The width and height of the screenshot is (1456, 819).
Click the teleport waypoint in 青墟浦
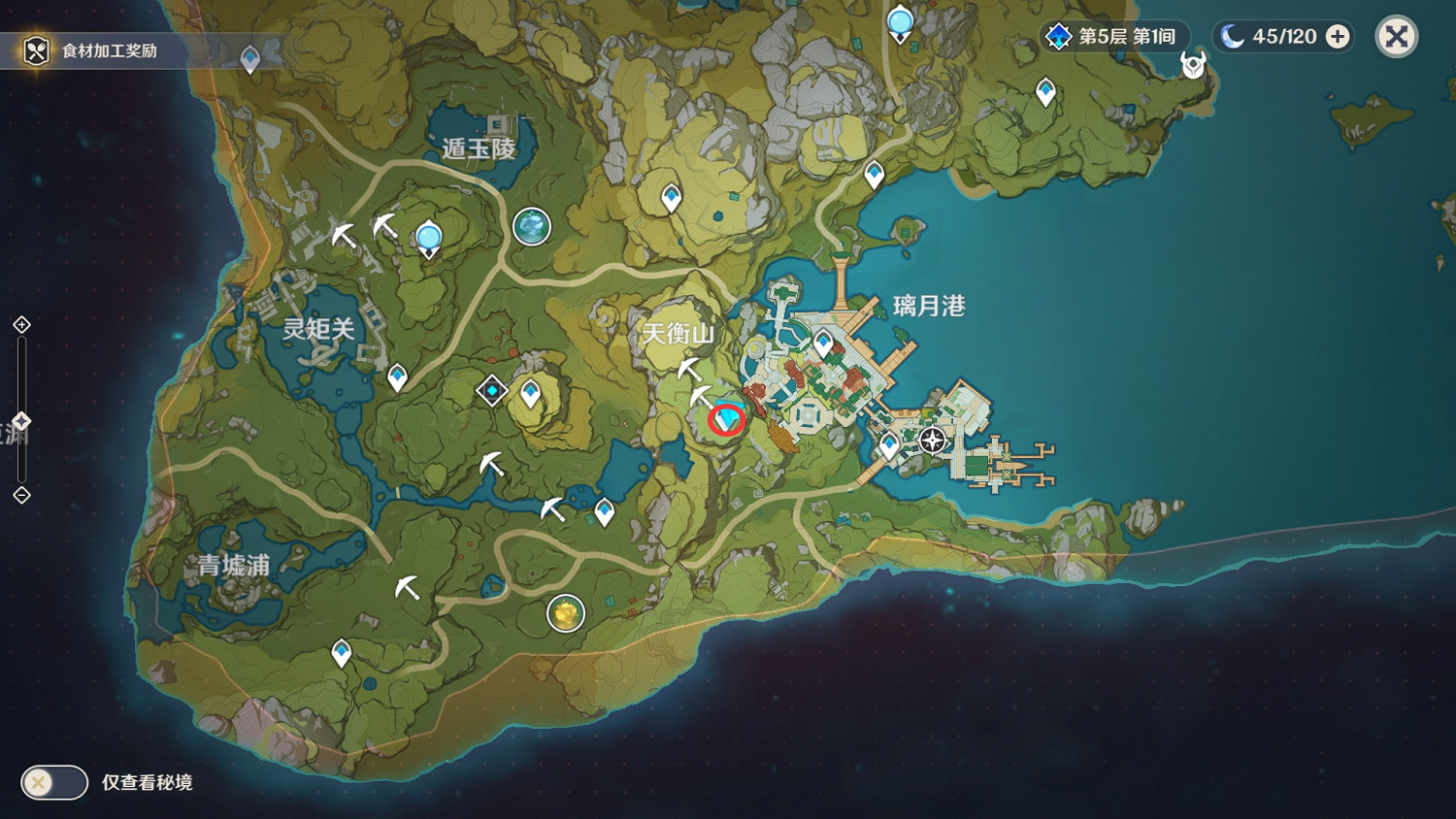[341, 648]
